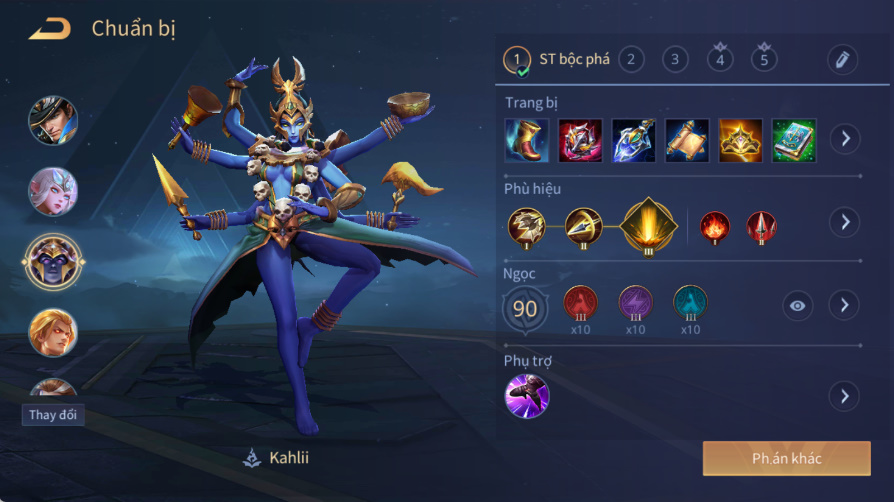Choose locked build preset 4
The width and height of the screenshot is (894, 502).
point(720,59)
